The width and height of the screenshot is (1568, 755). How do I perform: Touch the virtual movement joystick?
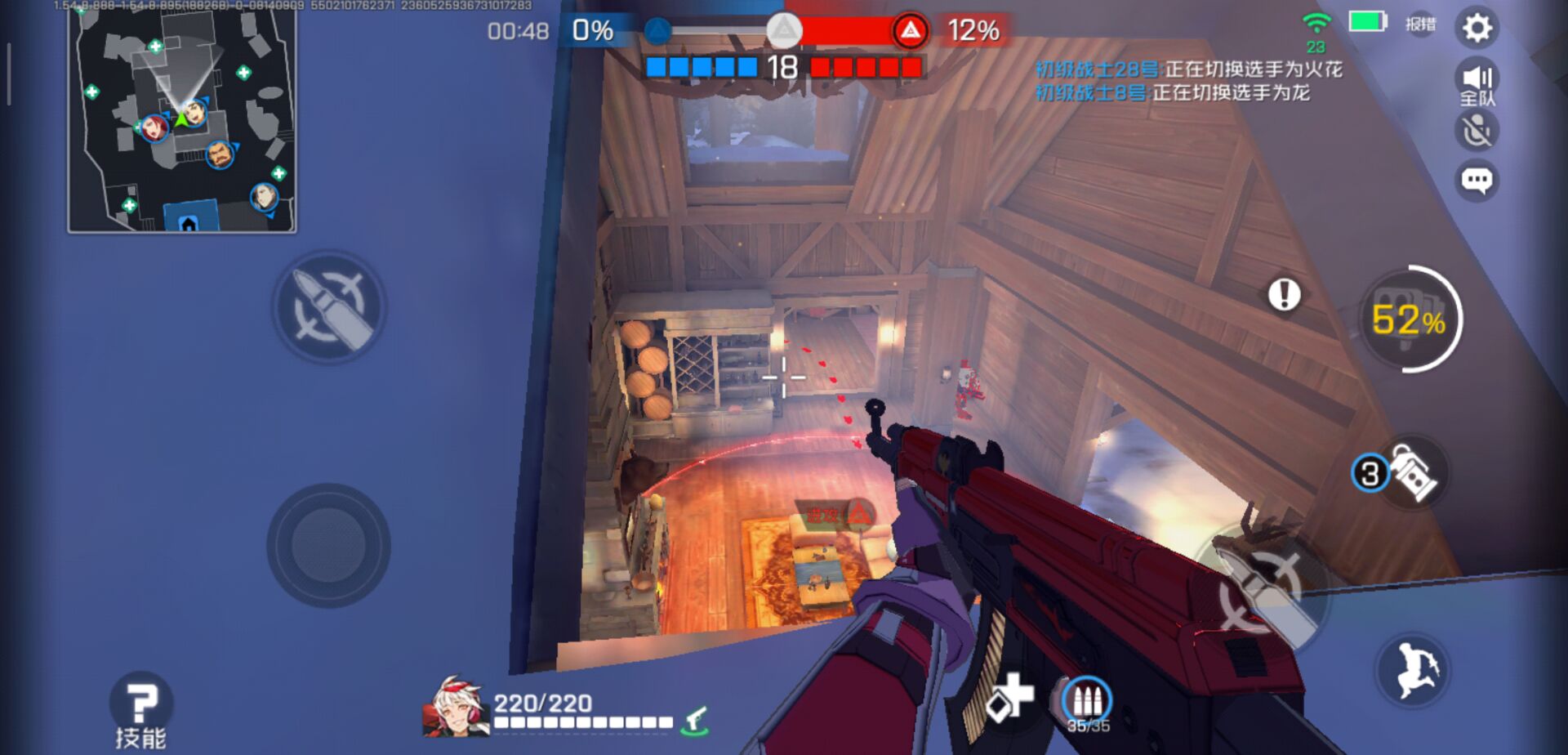(x=328, y=545)
